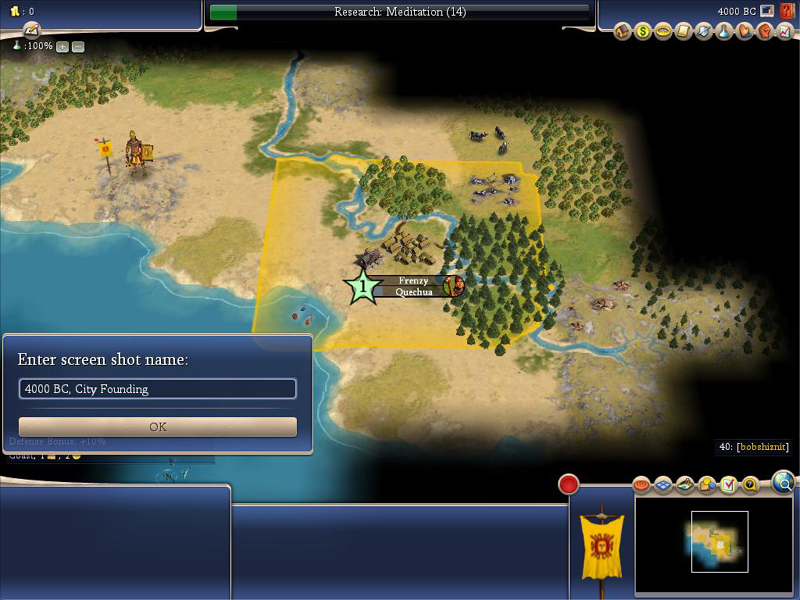Open the Domestic Advisor house icon
Screen dimensions: 800x600
click(x=623, y=31)
